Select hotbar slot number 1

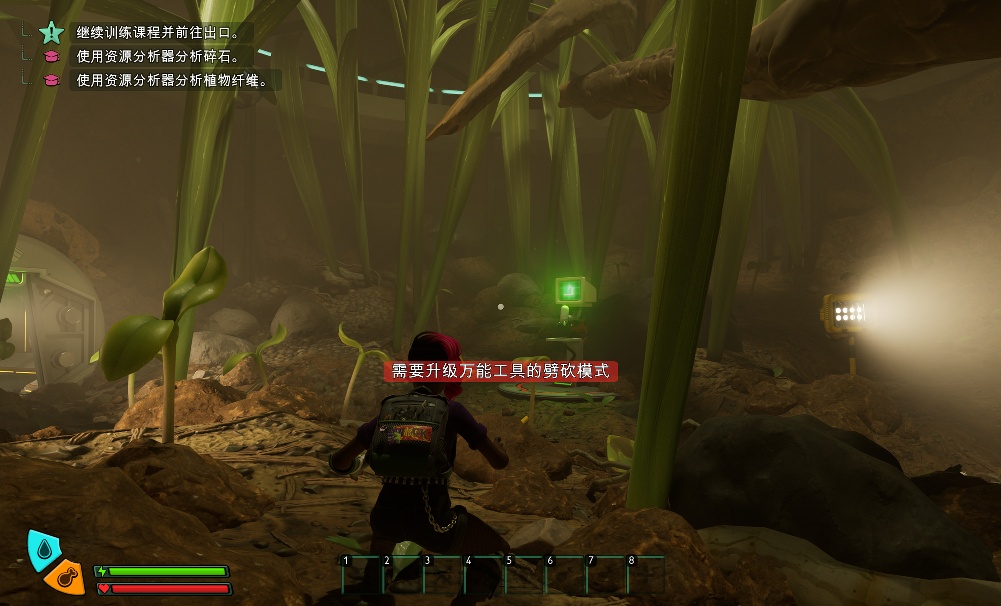click(x=360, y=574)
